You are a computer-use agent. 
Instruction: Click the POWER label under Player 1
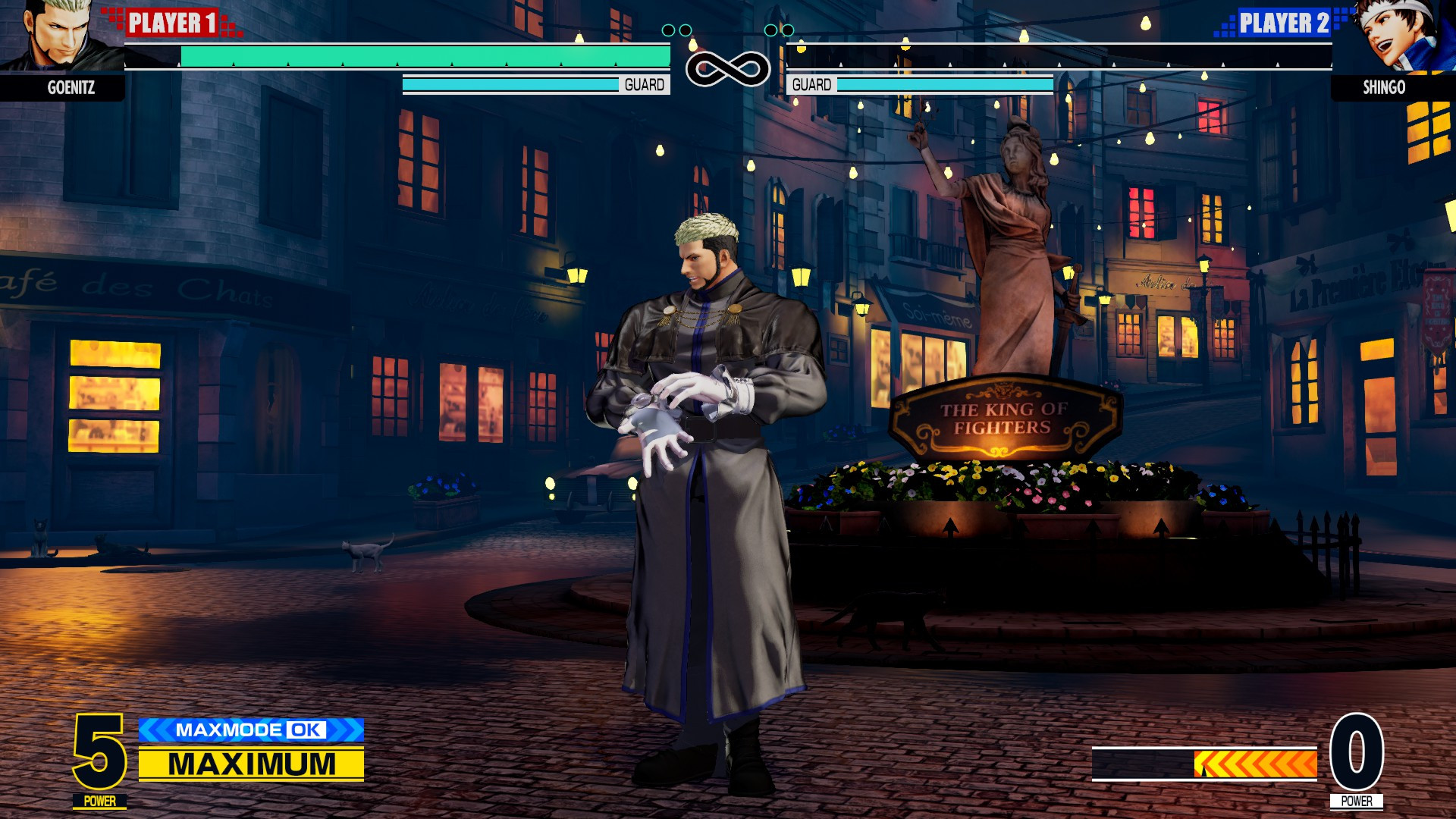pos(99,799)
